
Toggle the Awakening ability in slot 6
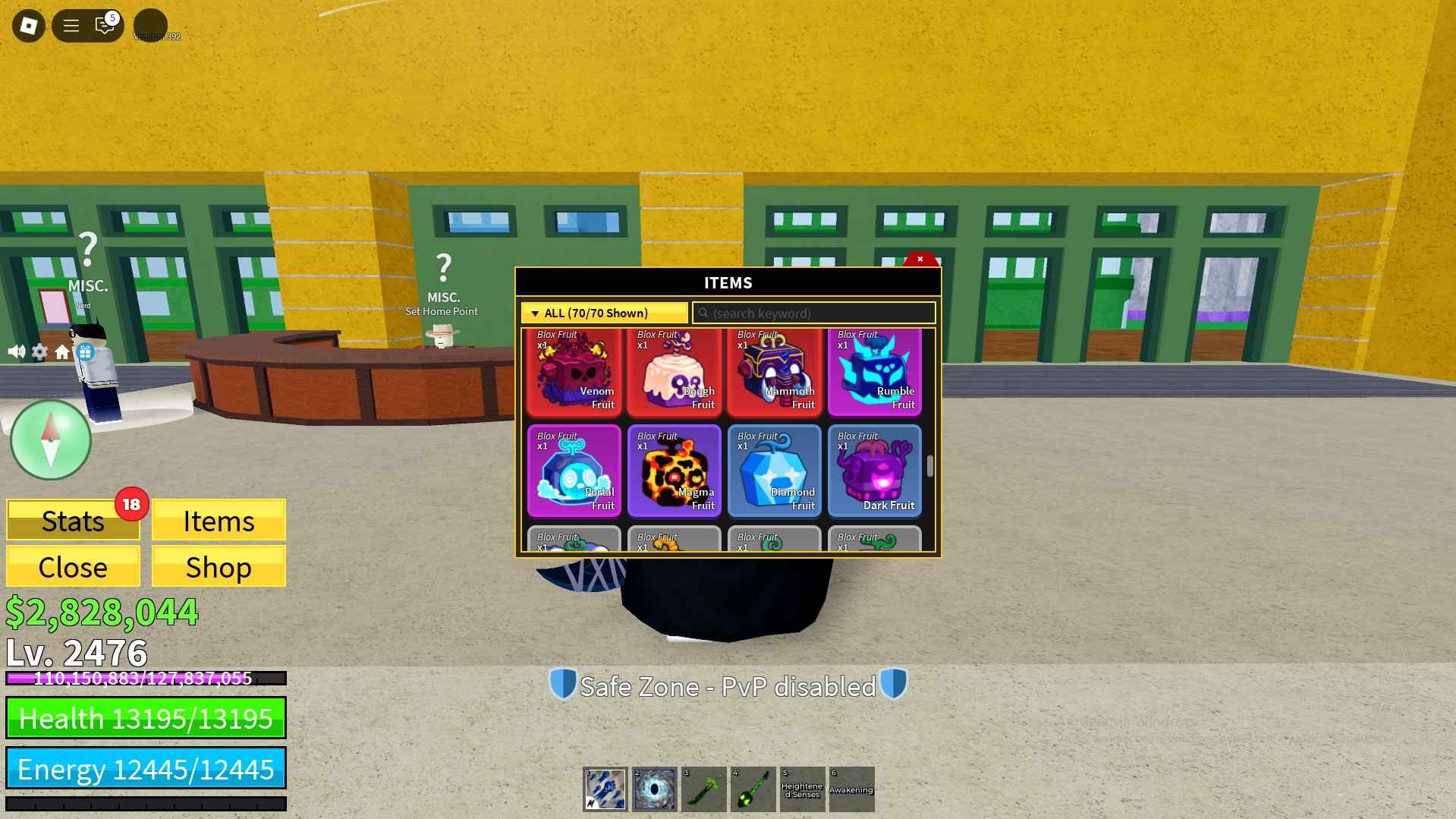pos(851,789)
